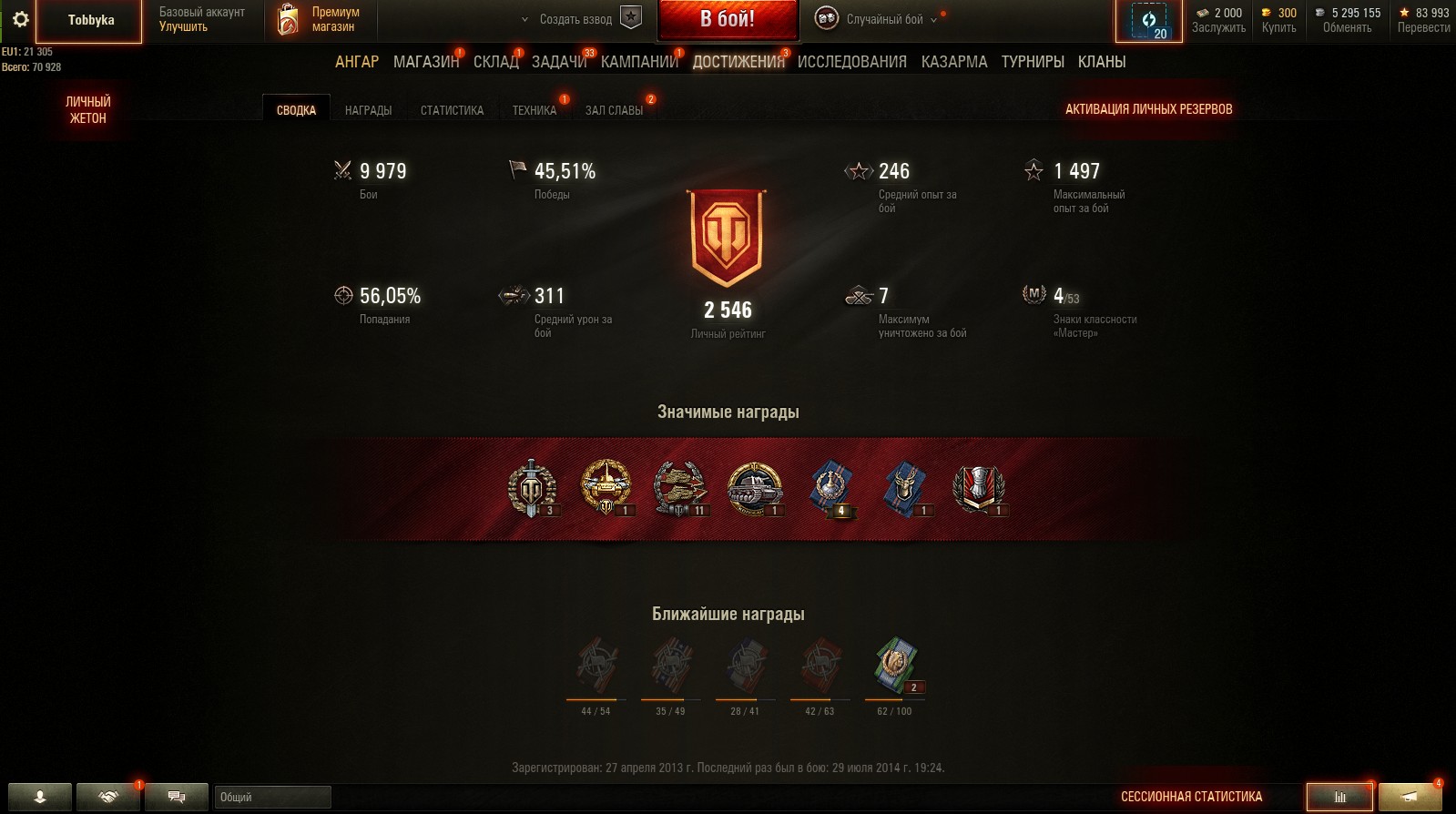Click the Мастер medal showing 4/53
The image size is (1456, 814).
tap(1032, 293)
